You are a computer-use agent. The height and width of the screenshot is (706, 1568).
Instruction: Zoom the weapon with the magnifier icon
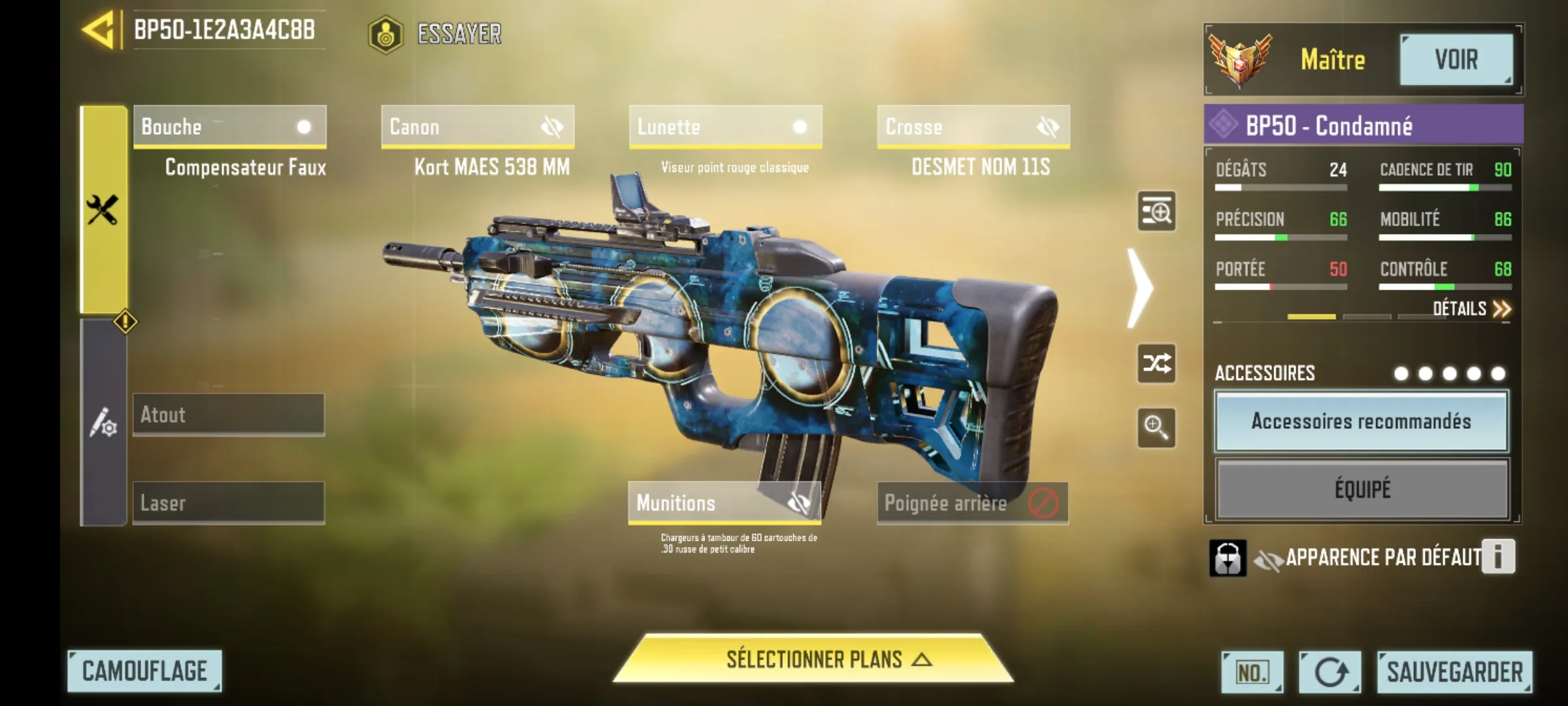tap(1156, 428)
